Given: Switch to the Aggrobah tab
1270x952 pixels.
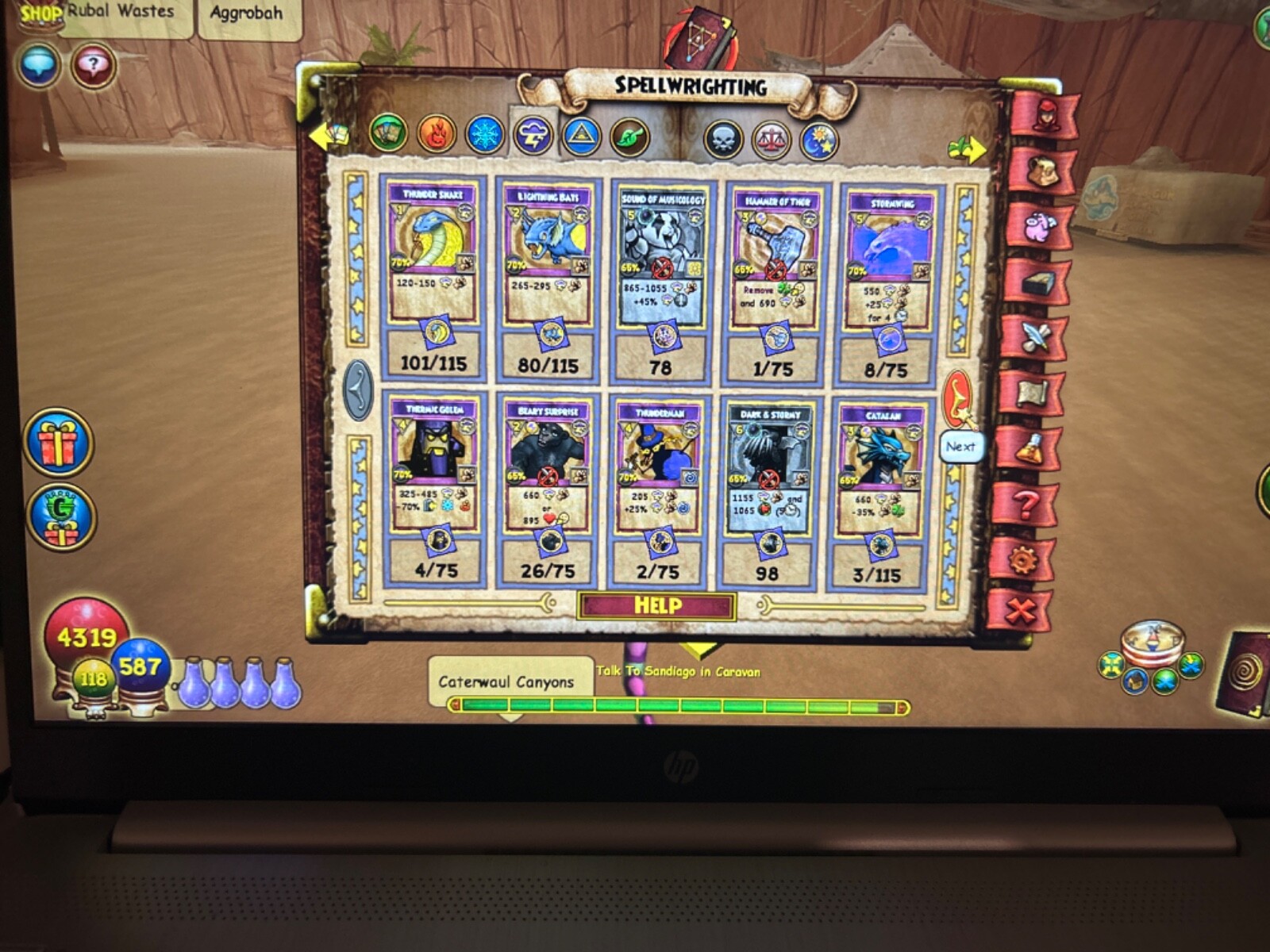Looking at the screenshot, I should pyautogui.click(x=246, y=13).
